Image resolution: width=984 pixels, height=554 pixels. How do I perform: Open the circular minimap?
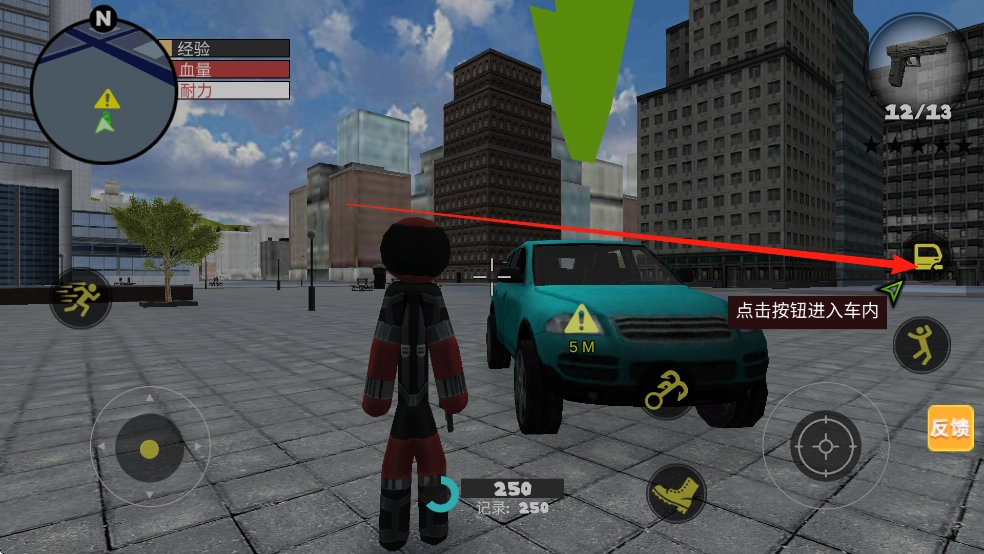coord(104,90)
